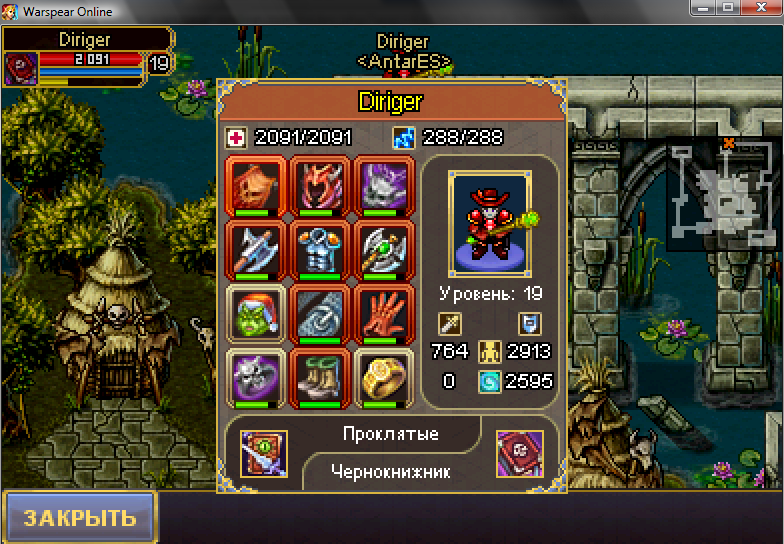The width and height of the screenshot is (784, 544).
Task: Select the red horned helmet slot
Action: coord(320,185)
